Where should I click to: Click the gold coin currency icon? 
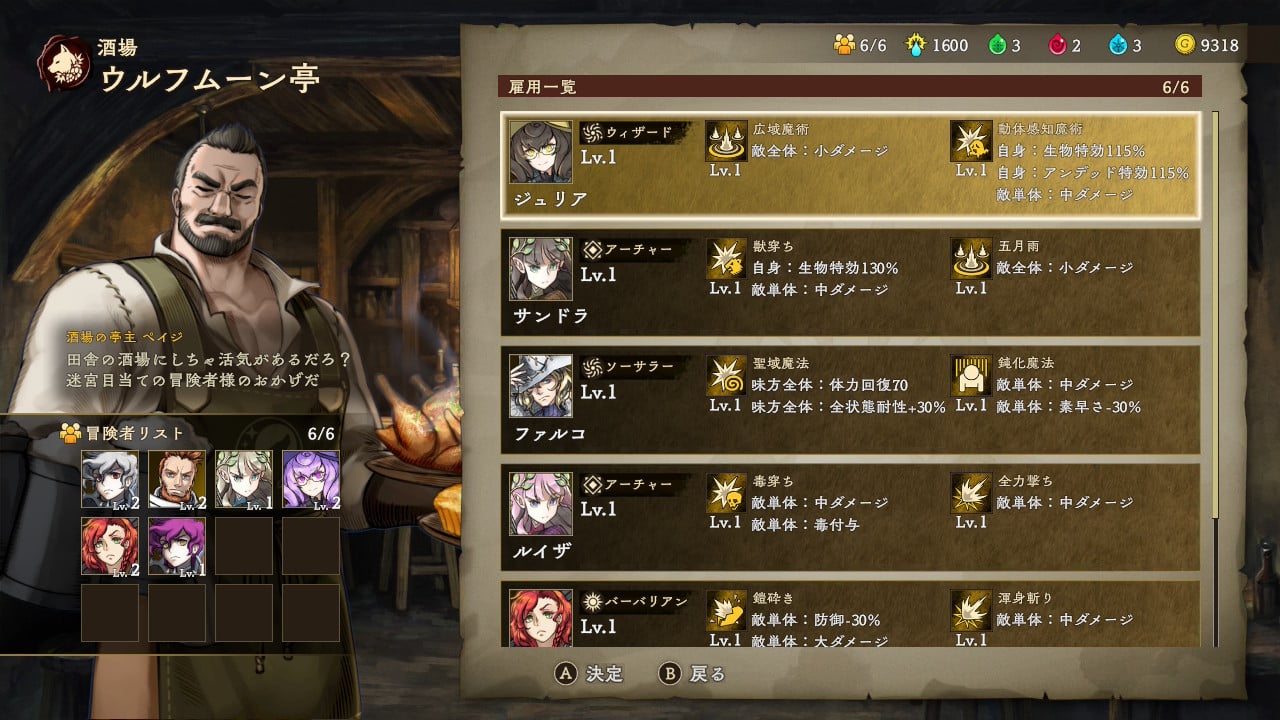[1186, 45]
